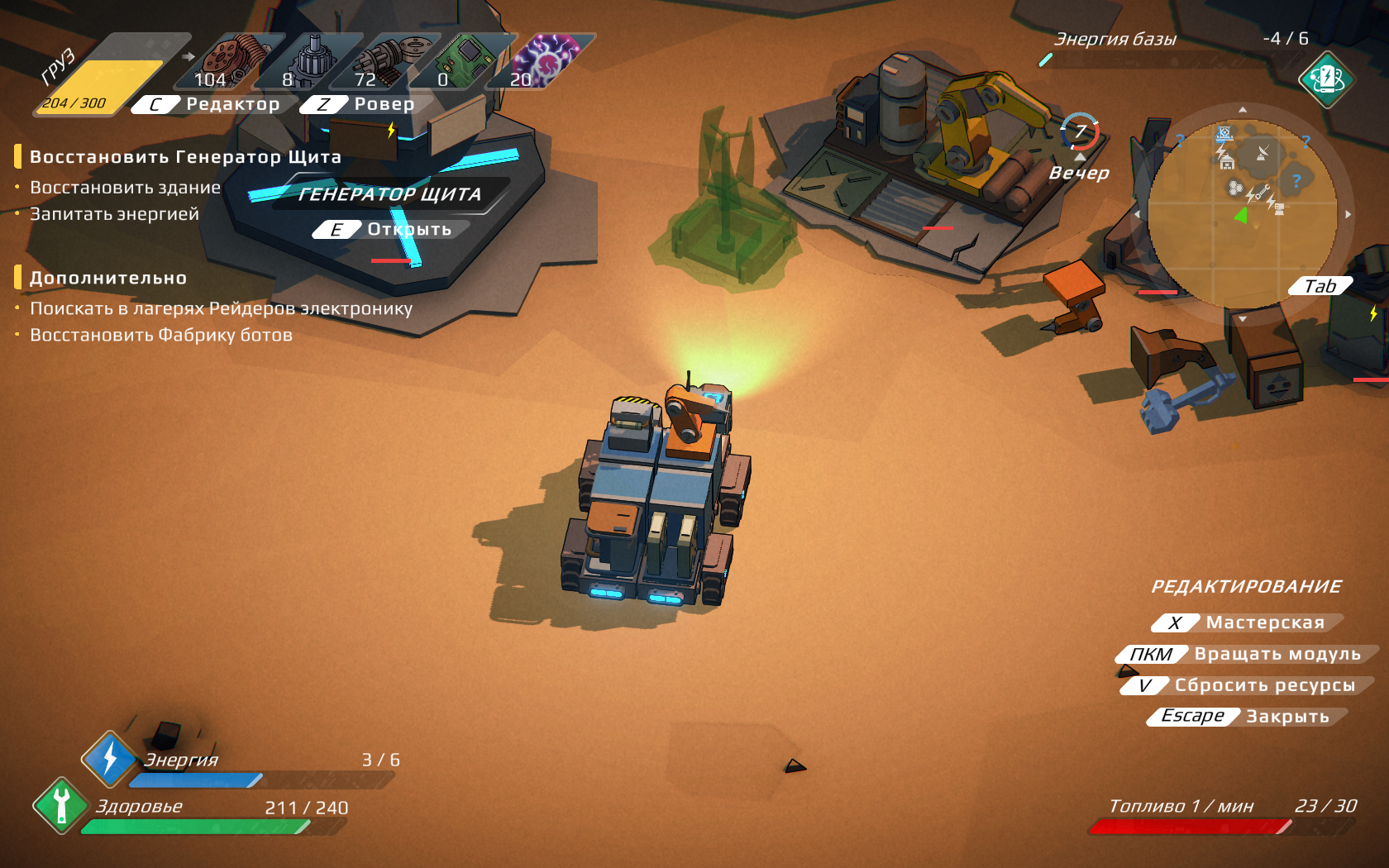
Task: Close editing mode with Закрыть
Action: (x=1248, y=717)
